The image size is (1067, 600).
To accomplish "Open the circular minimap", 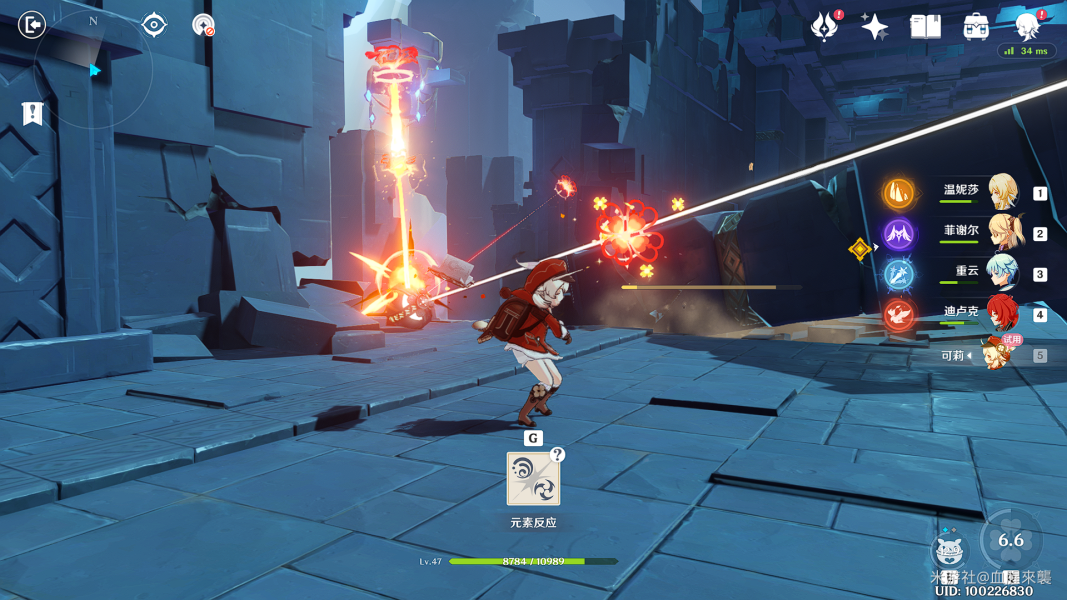I will [94, 68].
